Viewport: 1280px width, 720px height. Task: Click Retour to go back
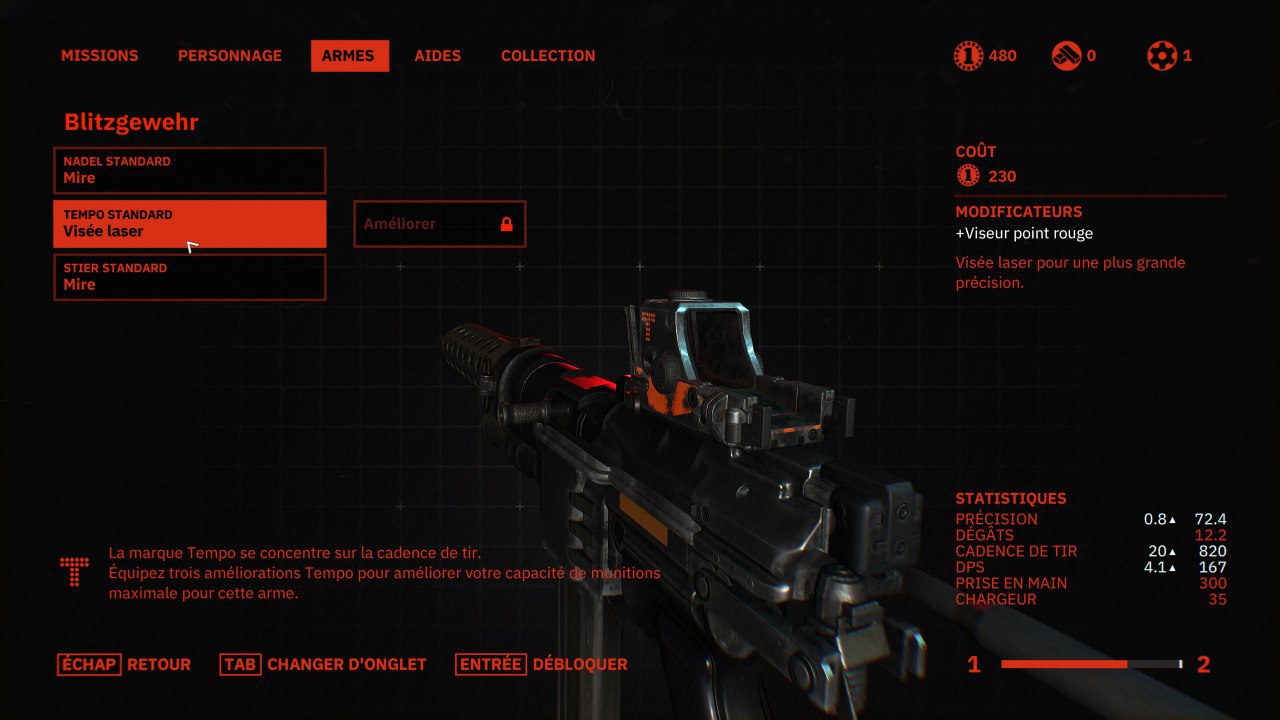[x=124, y=664]
